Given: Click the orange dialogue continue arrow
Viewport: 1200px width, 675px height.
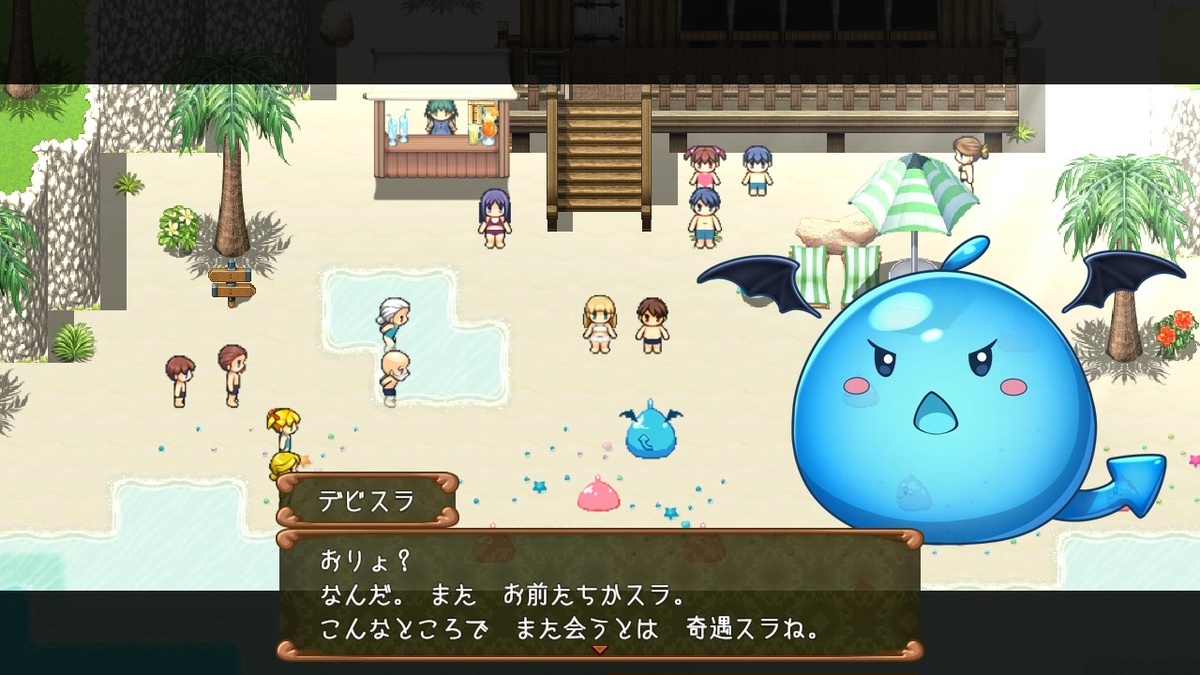Looking at the screenshot, I should 600,651.
